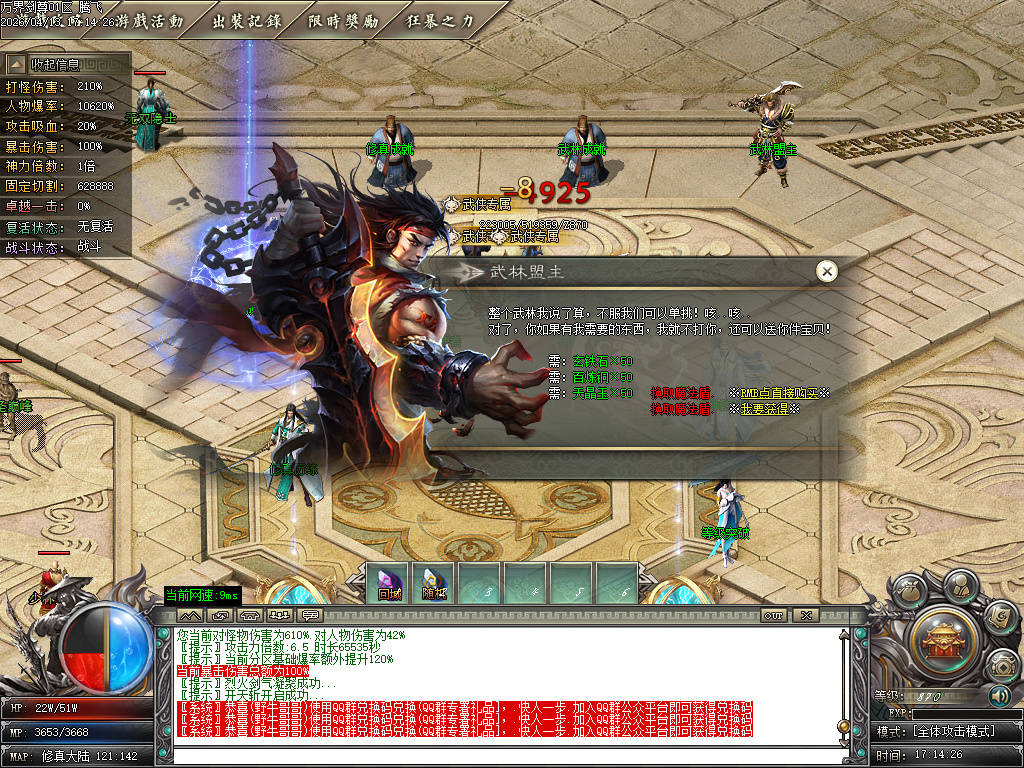
Task: Click the speech bubble chat channel button
Action: [310, 615]
